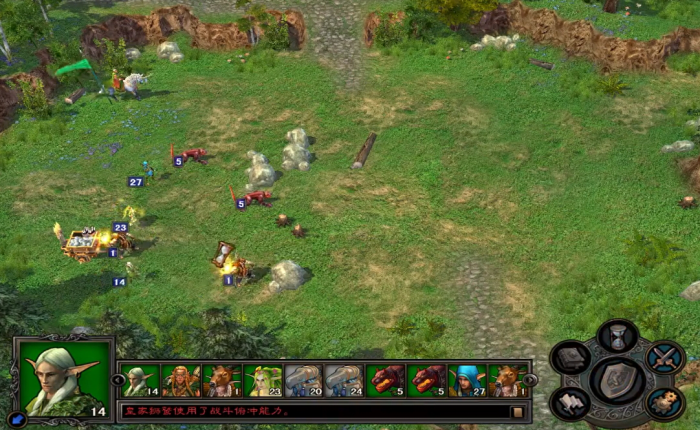Select the elf unit portrait numbered 14 in the initiative bar
Image resolution: width=700 pixels, height=430 pixels.
point(140,380)
